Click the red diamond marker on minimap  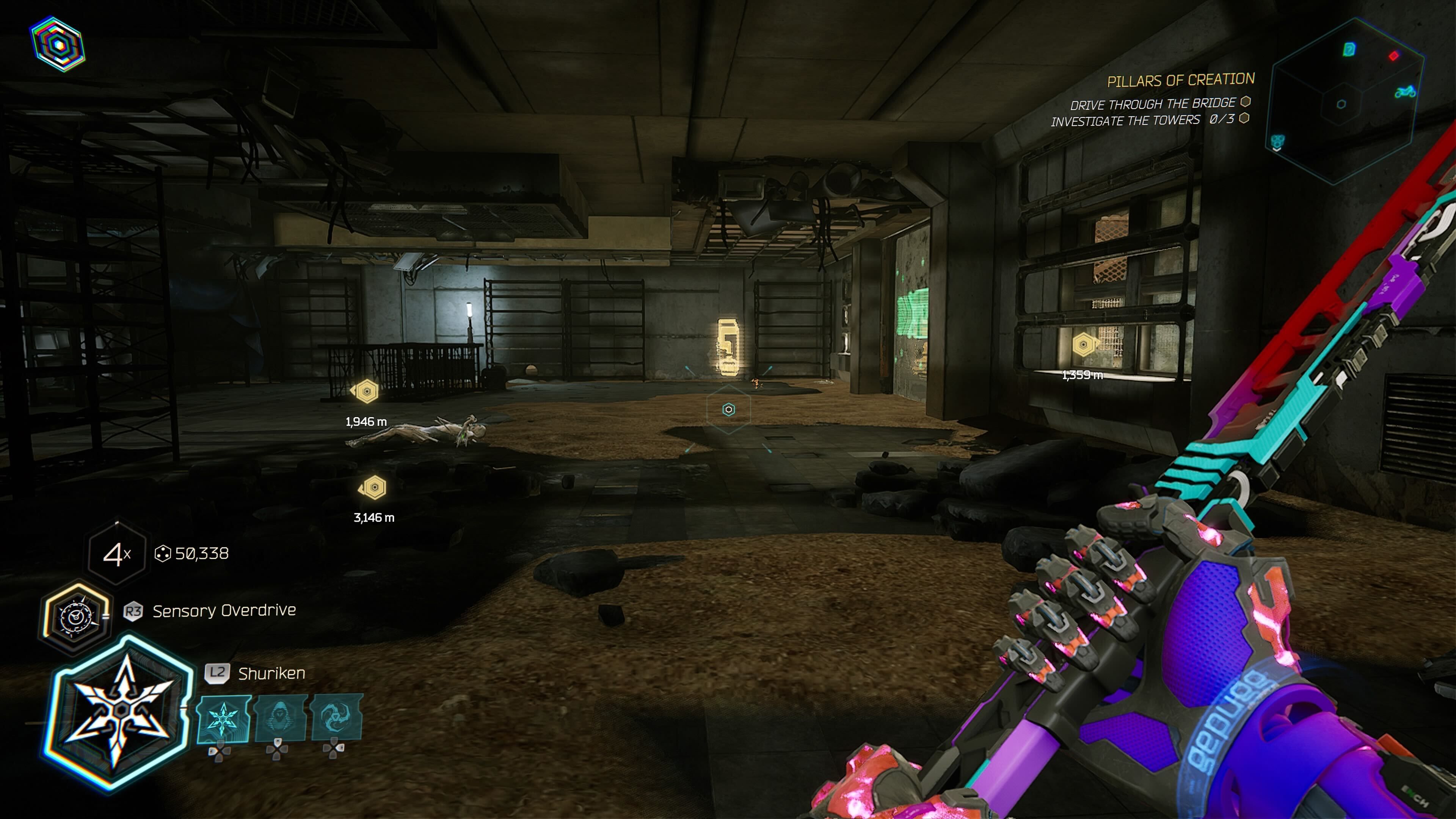pos(1394,55)
